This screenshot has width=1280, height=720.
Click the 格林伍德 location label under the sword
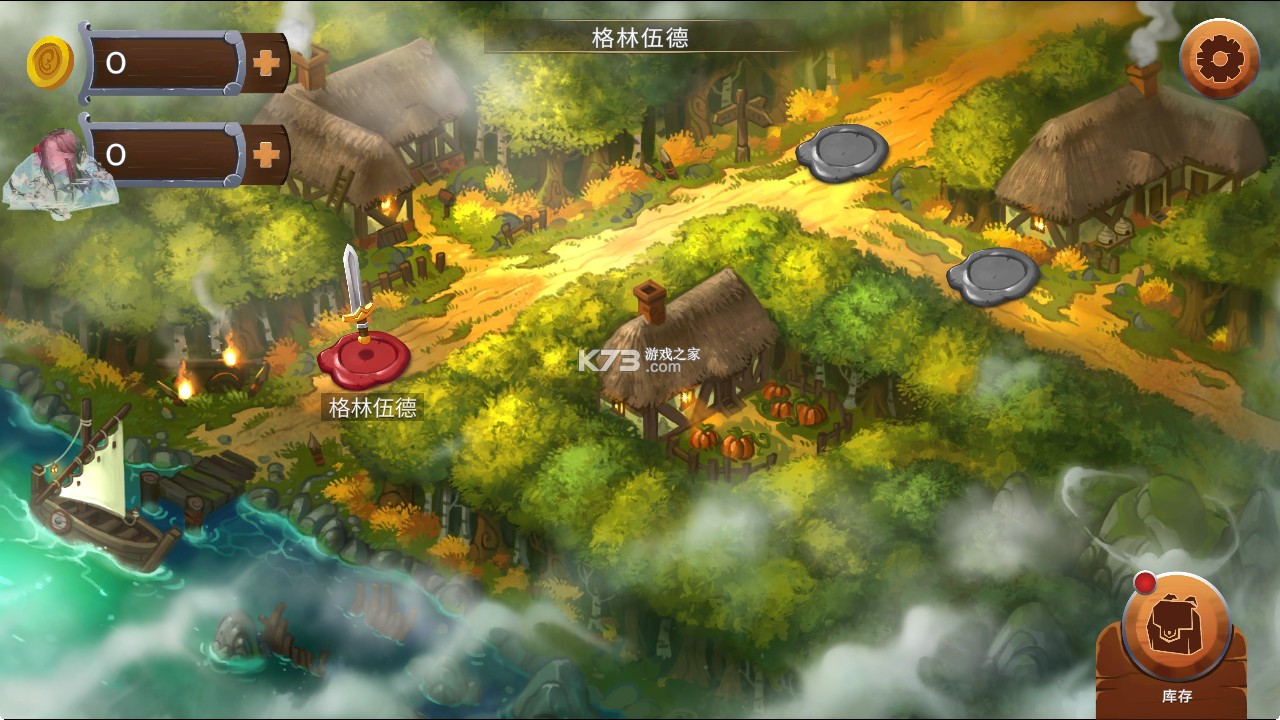(374, 408)
